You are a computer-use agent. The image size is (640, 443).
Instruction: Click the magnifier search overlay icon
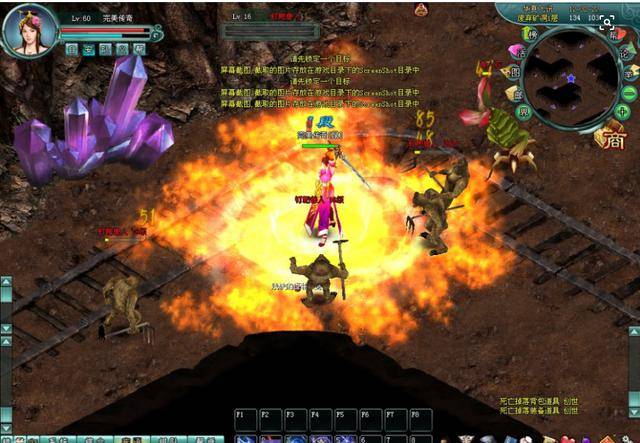606,22
